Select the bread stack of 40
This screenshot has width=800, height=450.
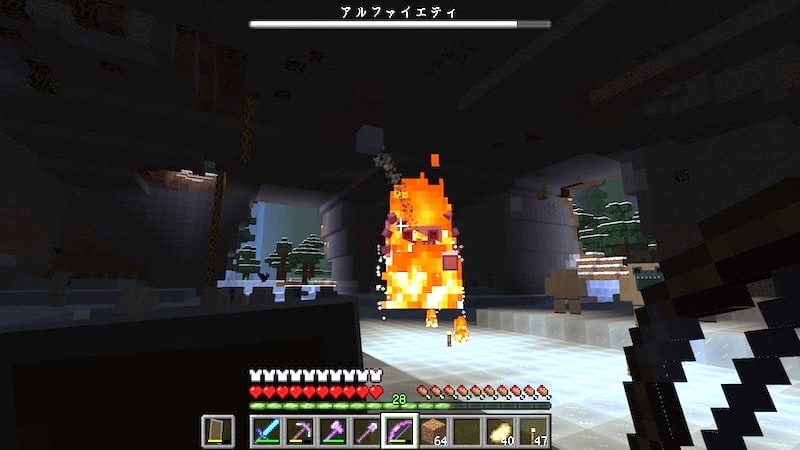coord(499,431)
